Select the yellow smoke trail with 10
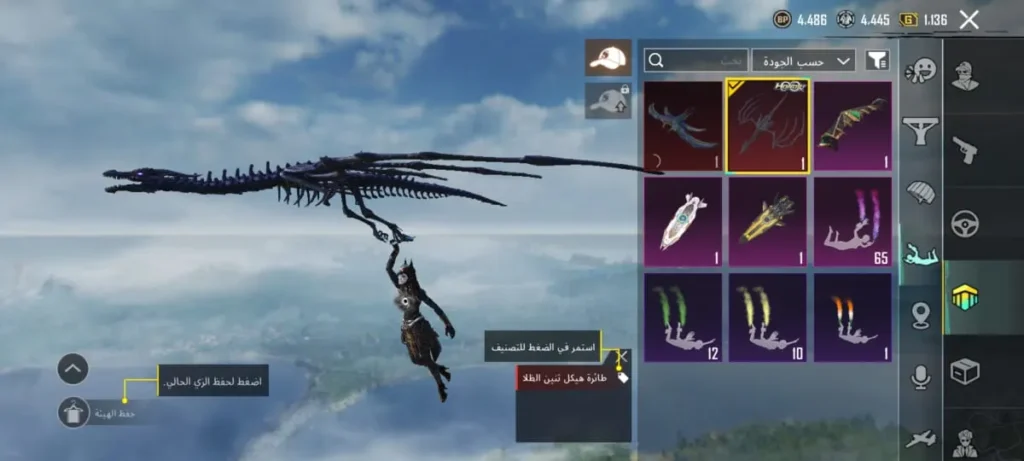The image size is (1024, 461). [x=767, y=317]
